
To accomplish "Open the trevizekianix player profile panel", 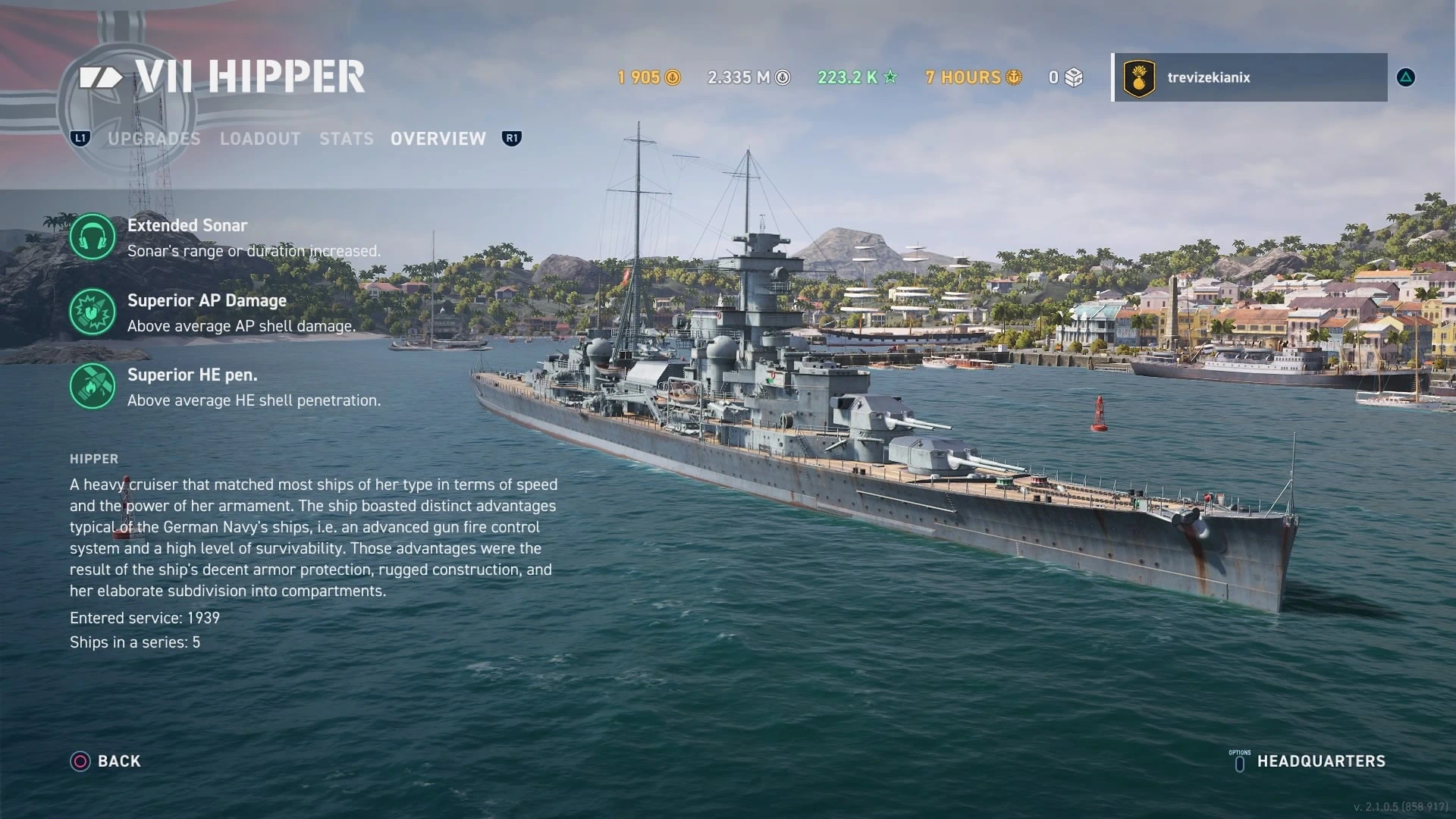I will click(1250, 77).
